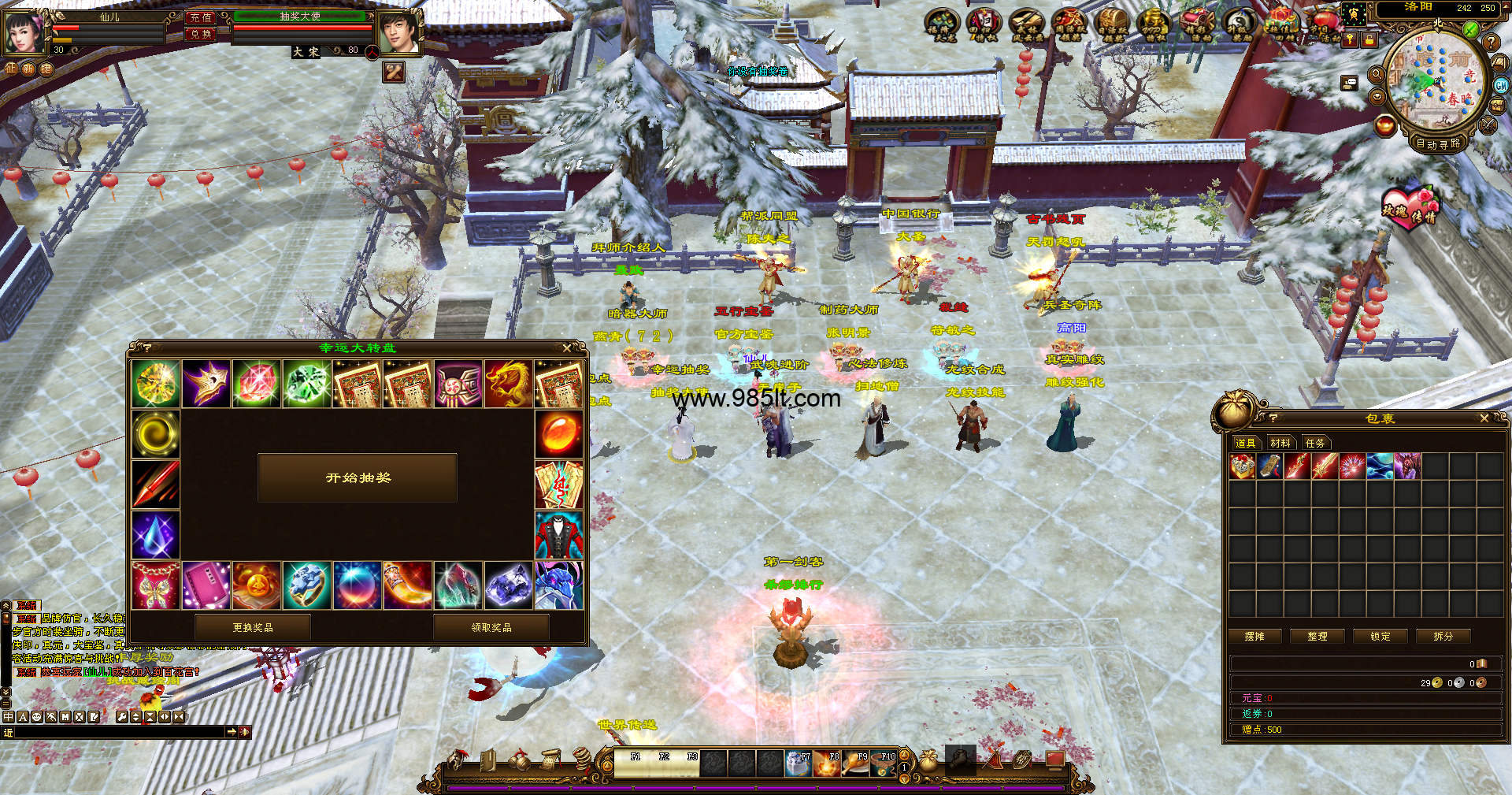This screenshot has width=1512, height=795.
Task: Close the 幸运大转盘 lucky wheel window
Action: pos(567,347)
